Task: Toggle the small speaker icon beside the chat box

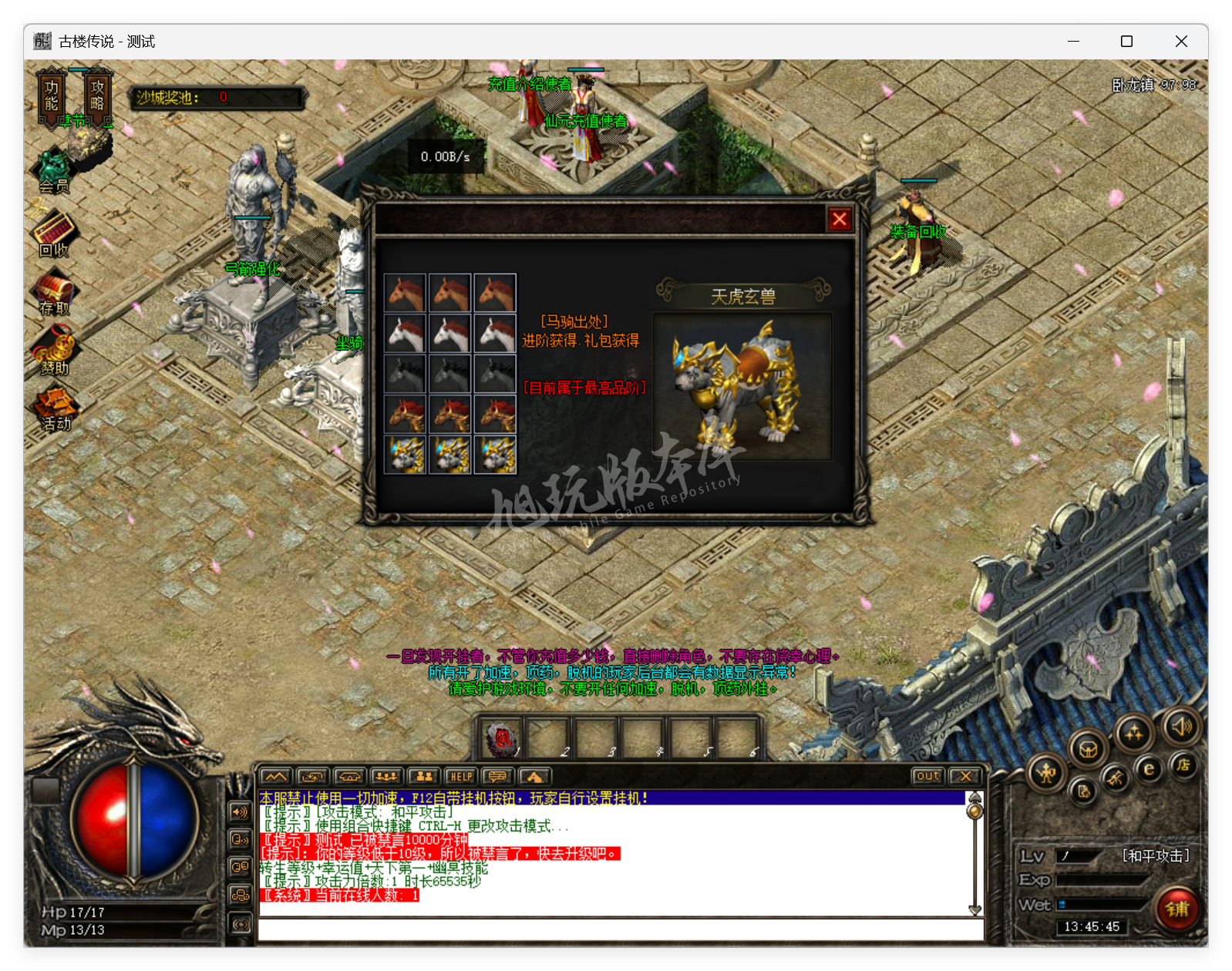Action: tap(240, 810)
